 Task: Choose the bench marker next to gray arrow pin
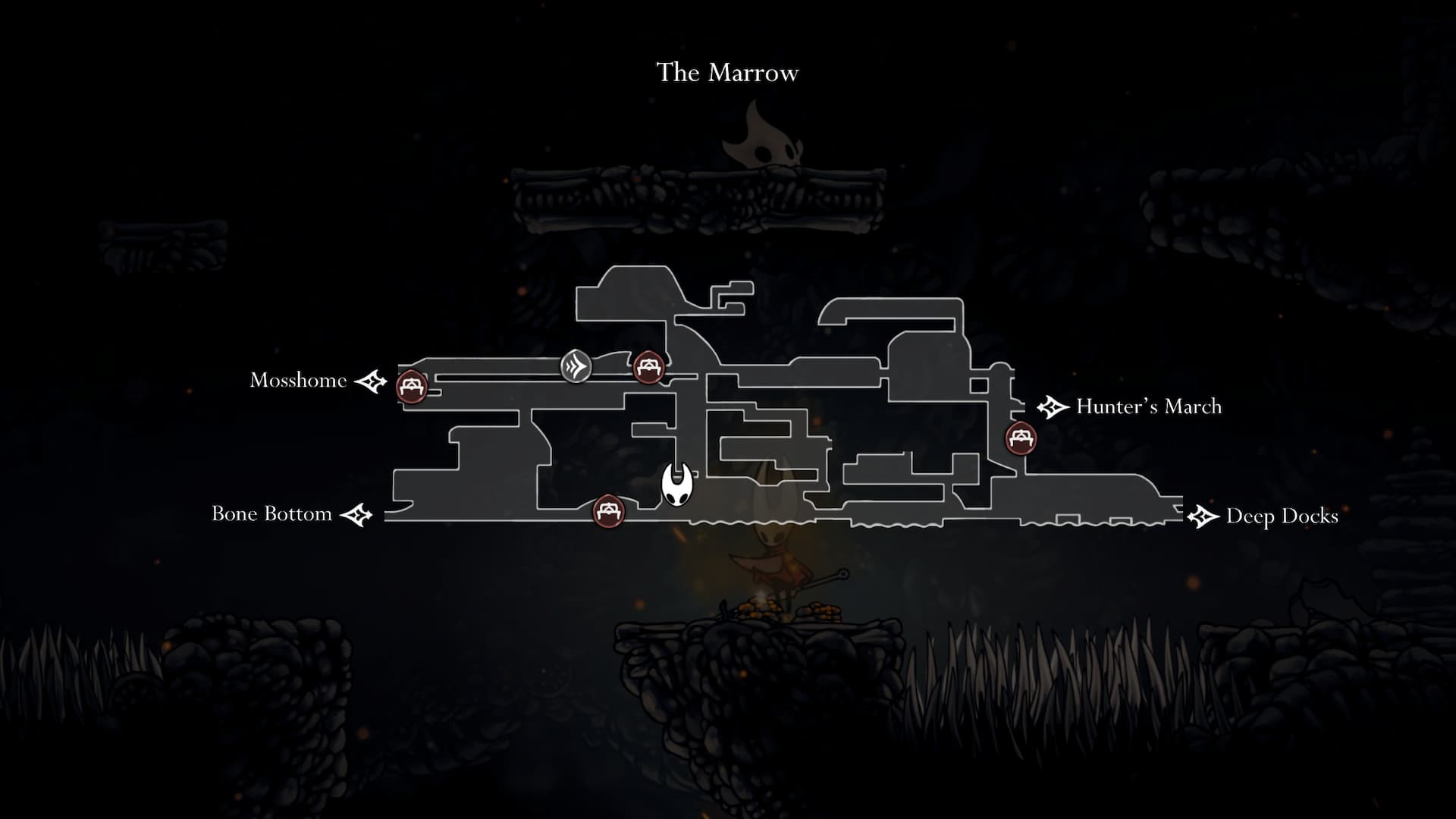click(x=648, y=368)
